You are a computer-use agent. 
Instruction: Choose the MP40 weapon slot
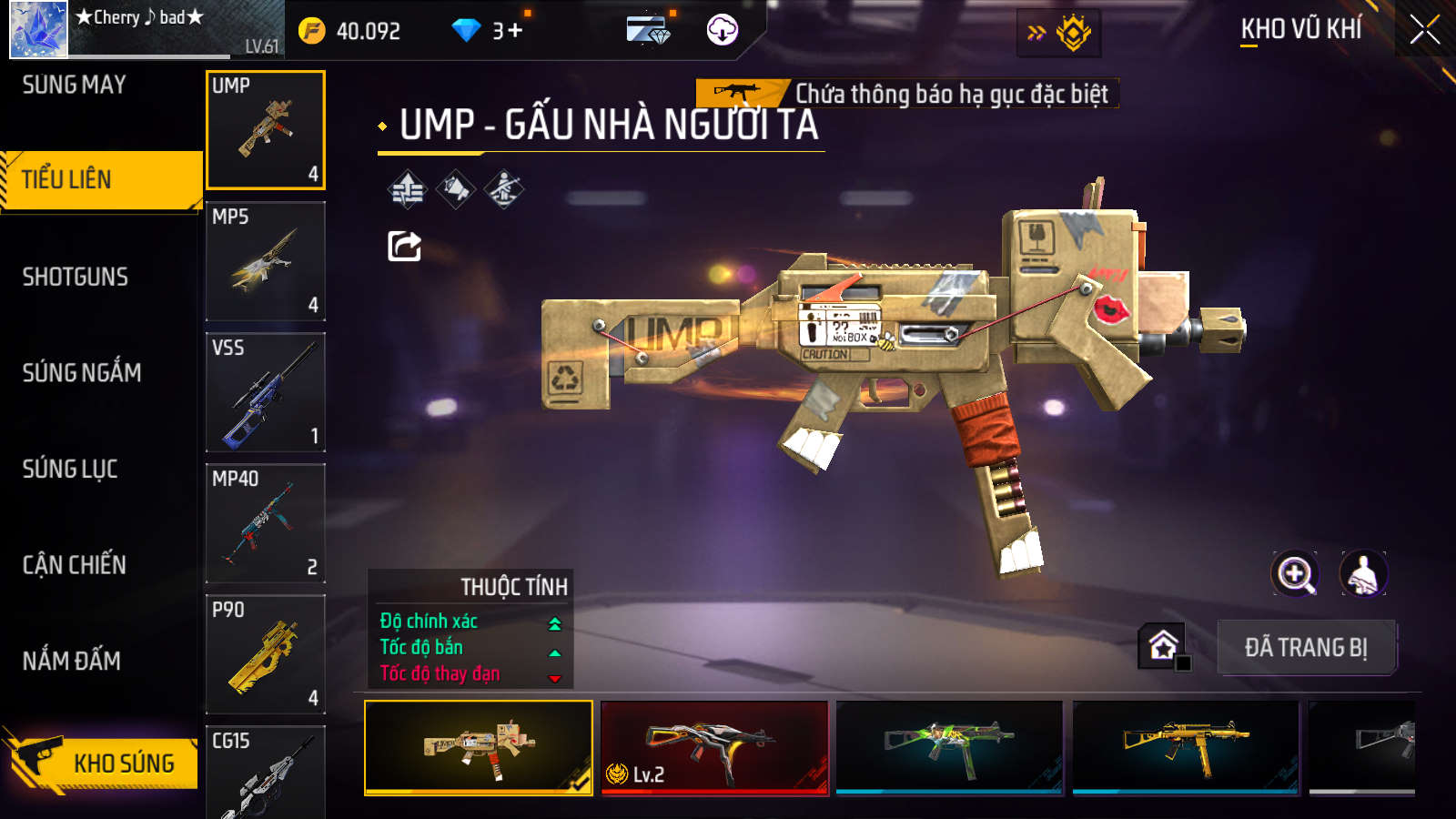[x=266, y=523]
